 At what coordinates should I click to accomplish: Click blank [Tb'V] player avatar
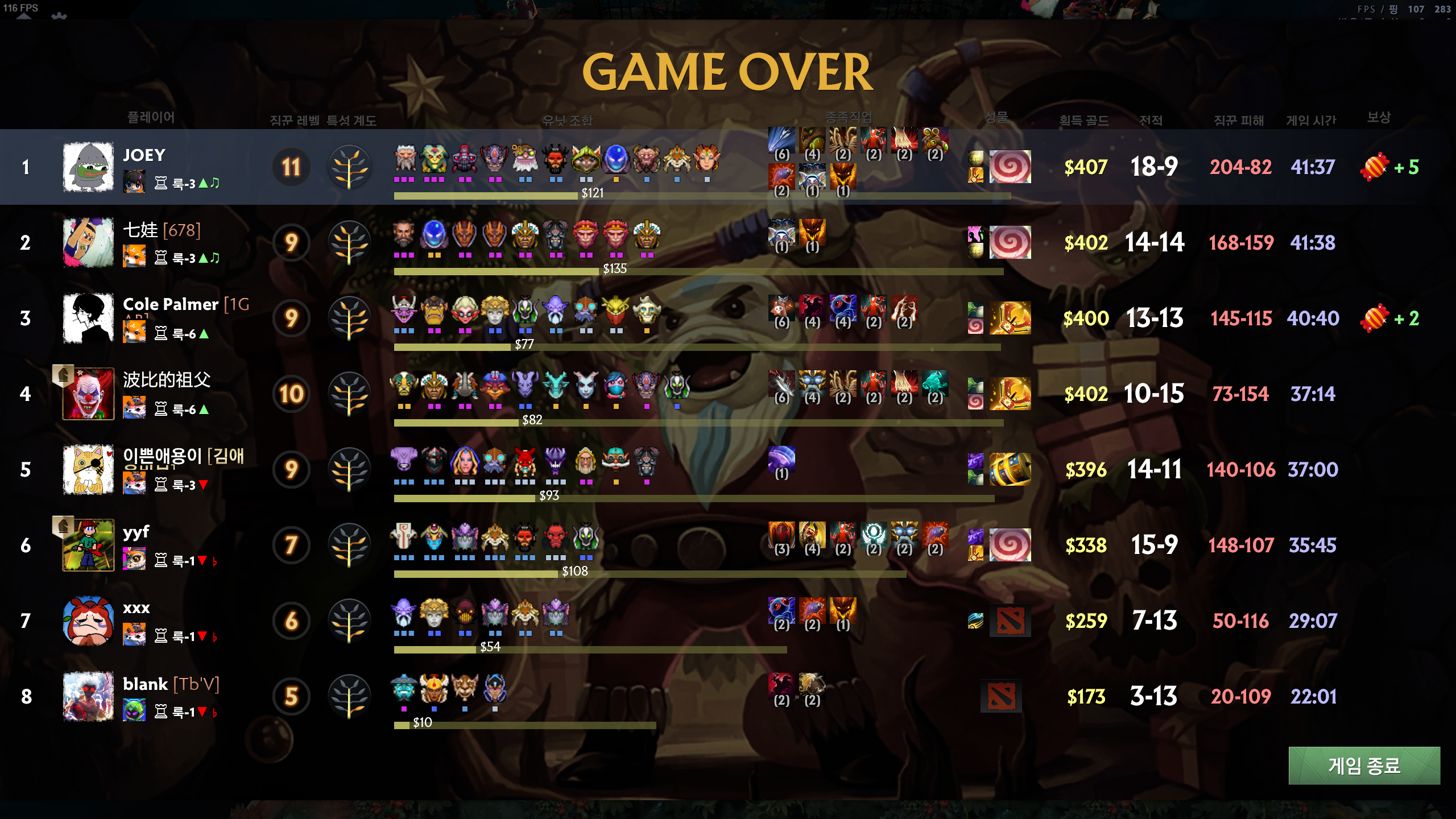click(x=88, y=696)
